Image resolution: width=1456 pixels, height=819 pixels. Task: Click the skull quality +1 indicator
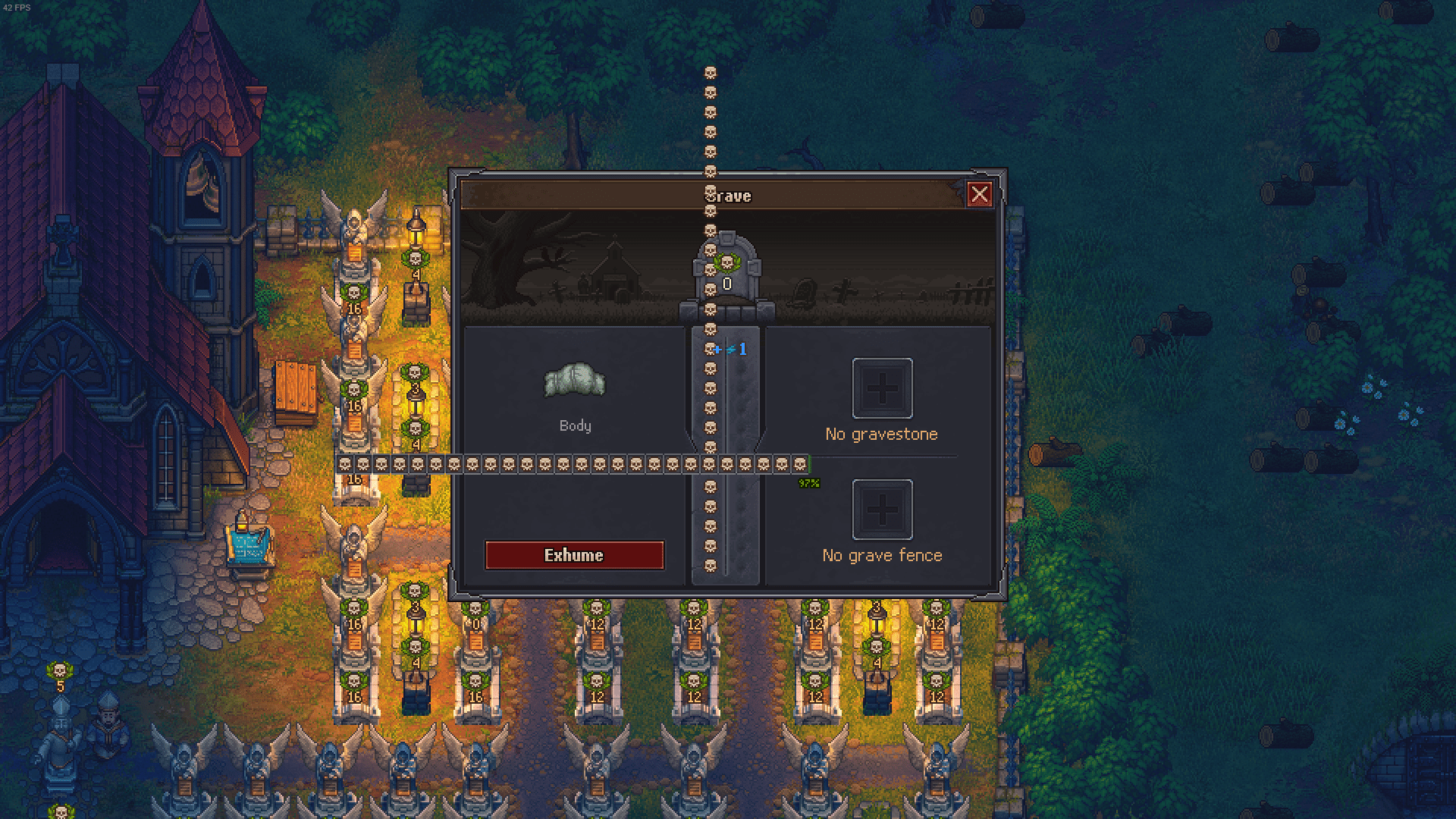pos(729,350)
